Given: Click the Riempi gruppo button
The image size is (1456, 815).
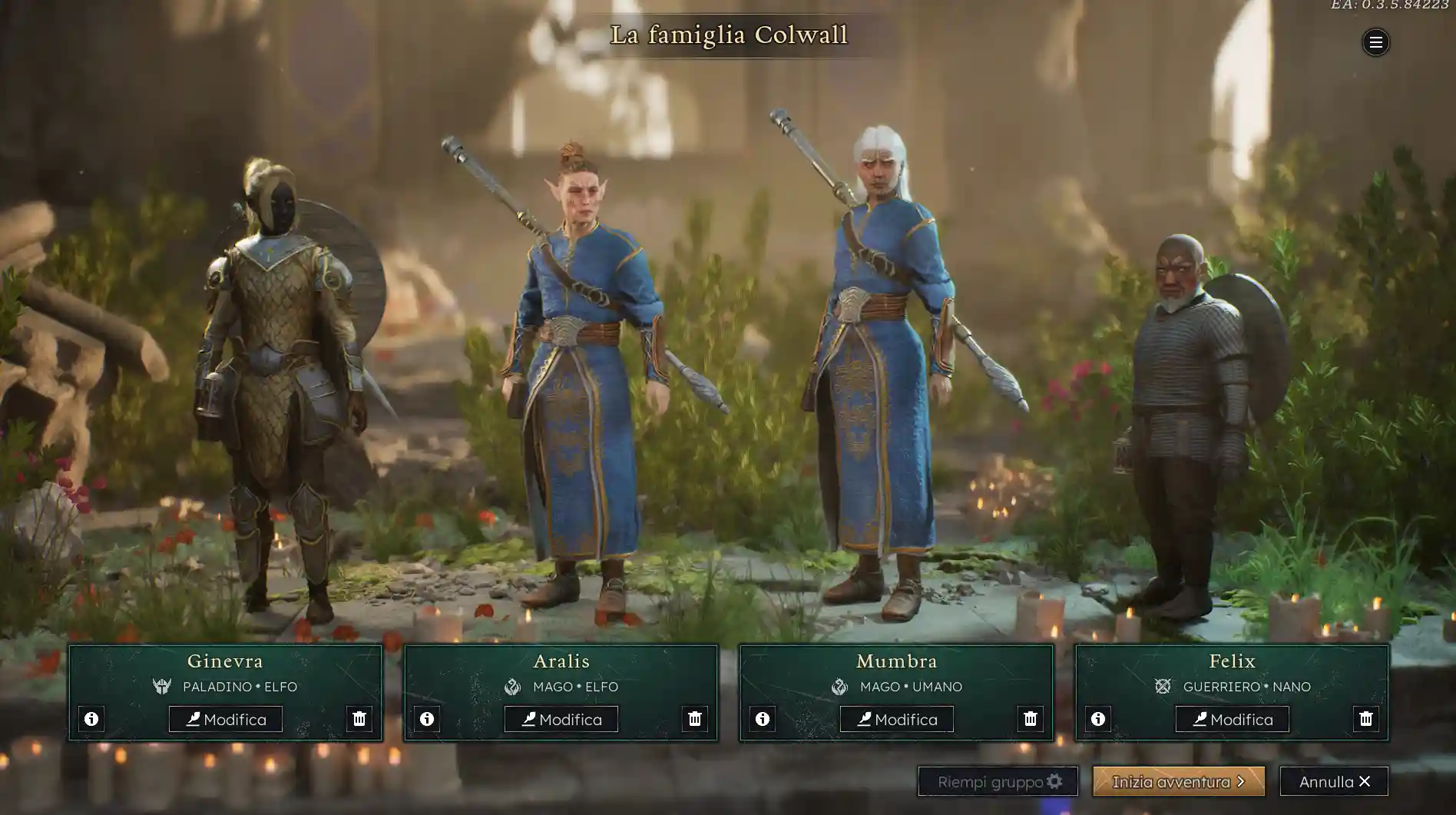Looking at the screenshot, I should pyautogui.click(x=998, y=781).
